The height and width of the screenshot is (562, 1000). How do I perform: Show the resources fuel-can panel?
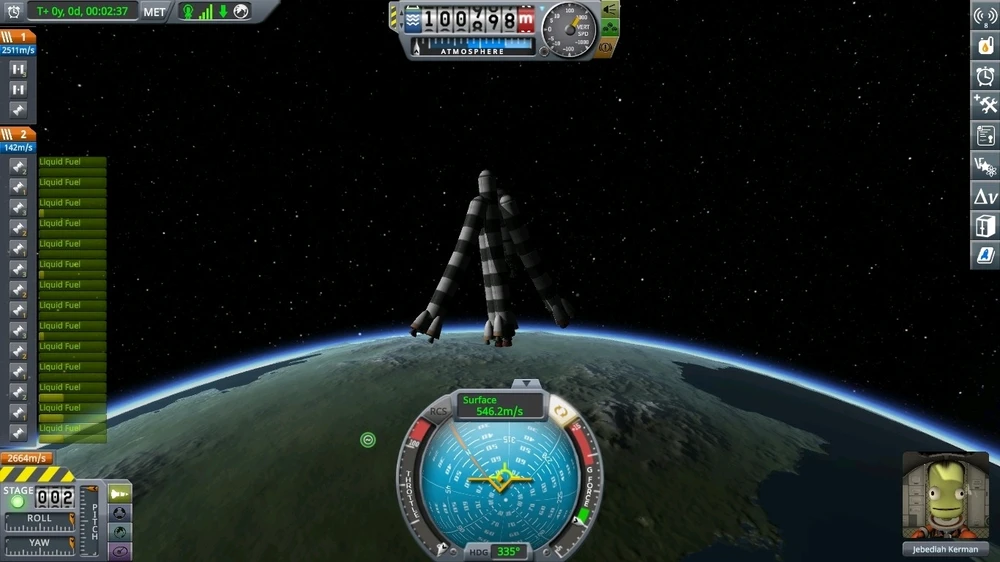pyautogui.click(x=984, y=46)
